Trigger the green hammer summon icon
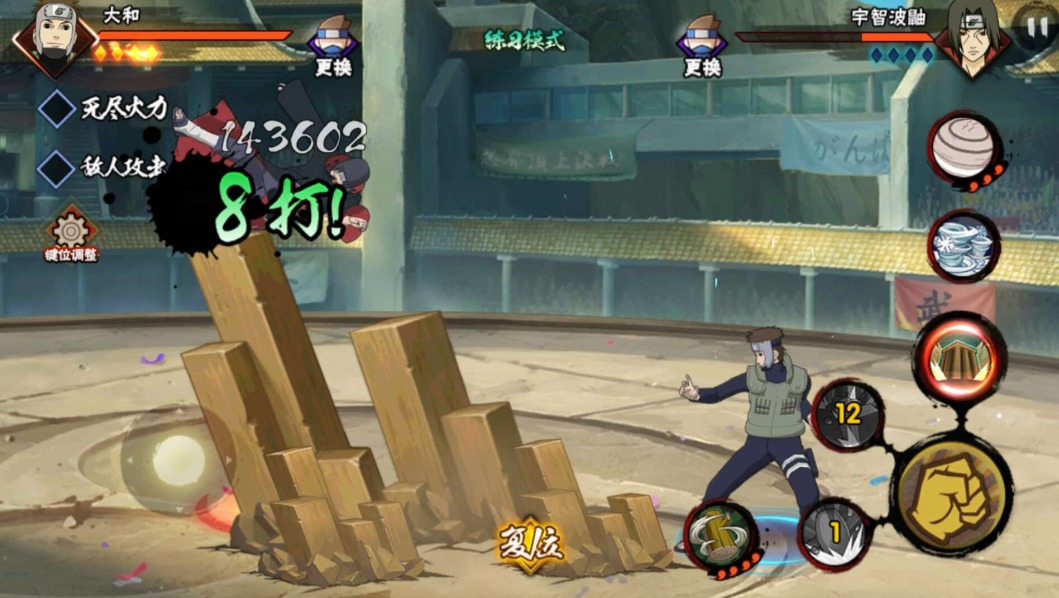 click(720, 536)
